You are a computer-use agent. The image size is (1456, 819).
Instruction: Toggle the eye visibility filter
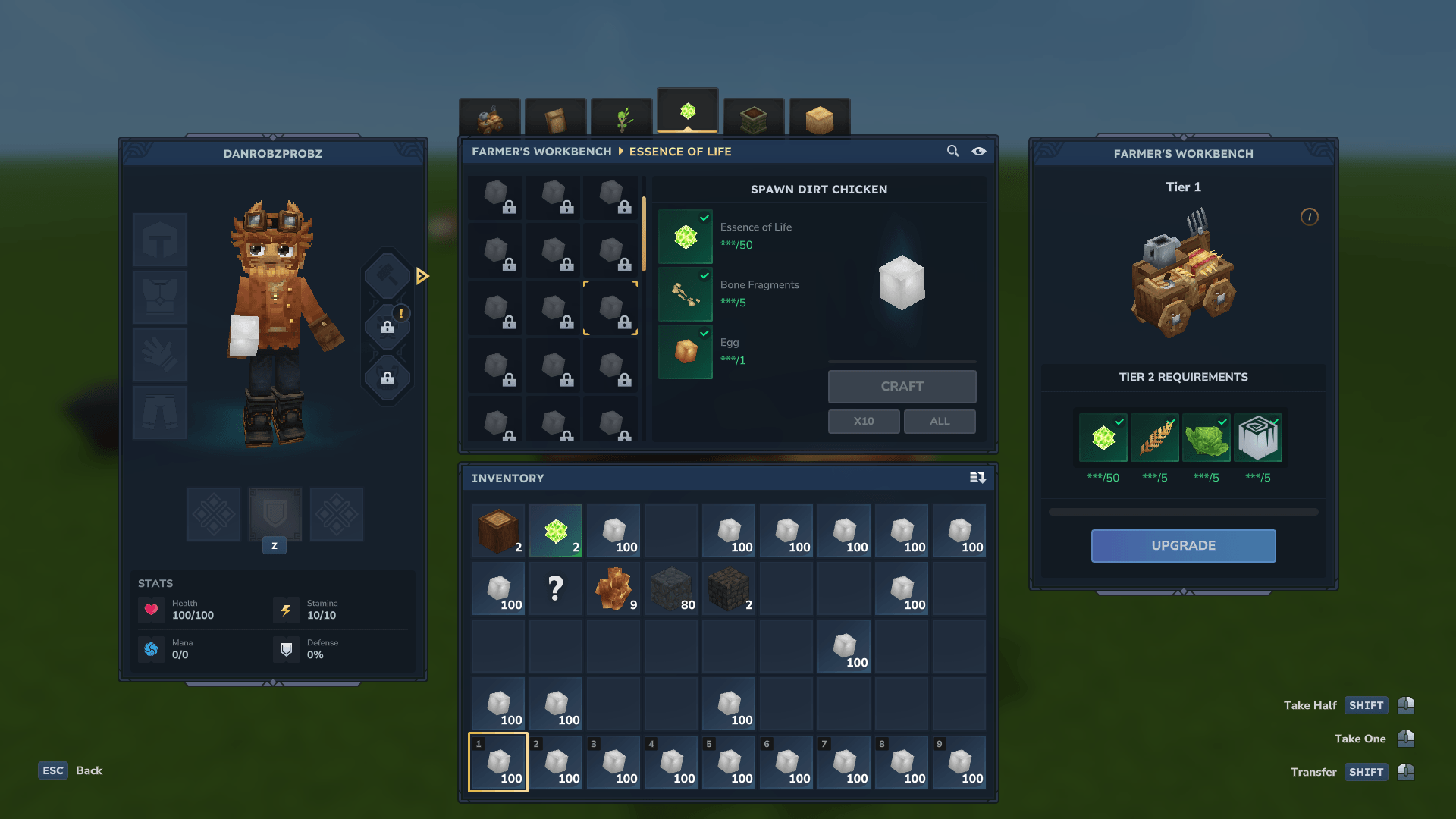click(979, 151)
